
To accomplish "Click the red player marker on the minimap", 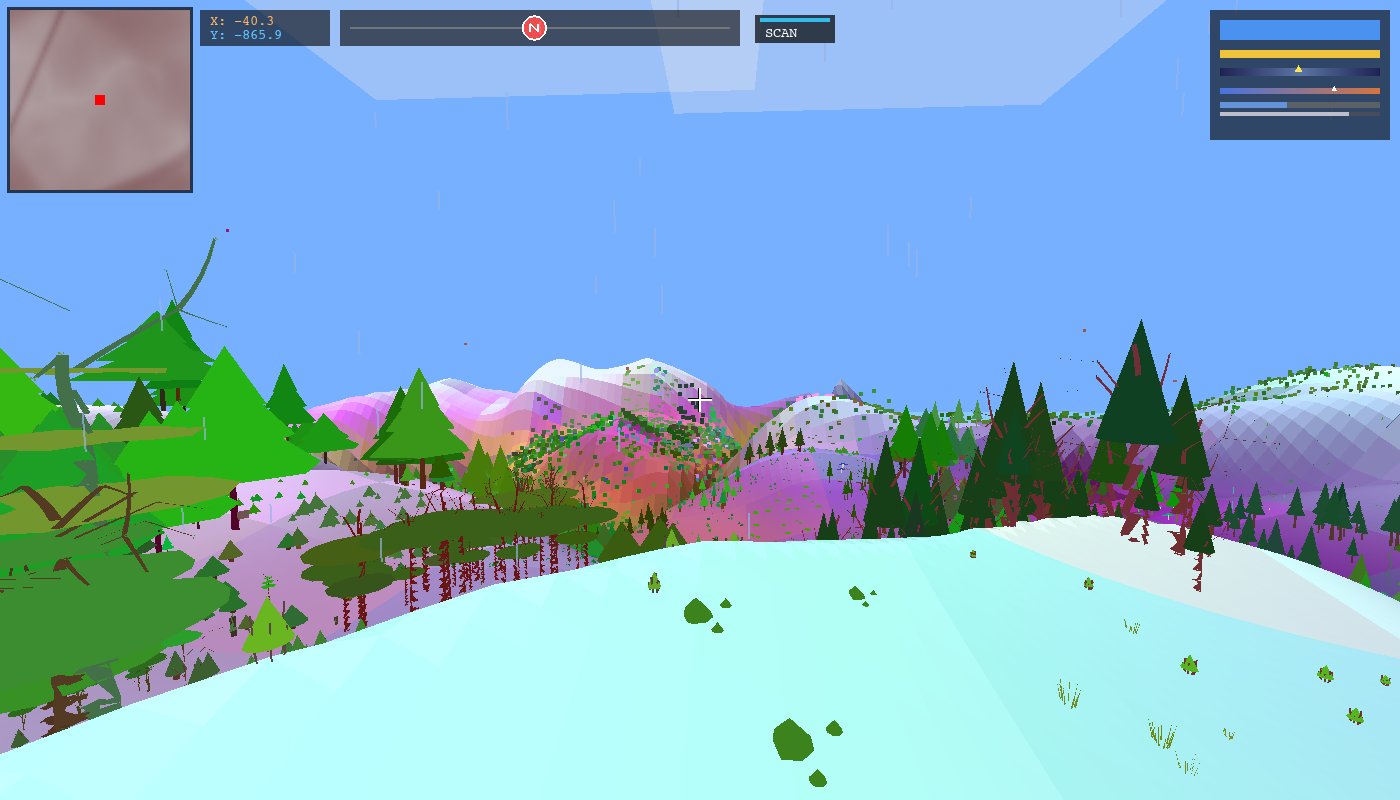I will tap(98, 99).
